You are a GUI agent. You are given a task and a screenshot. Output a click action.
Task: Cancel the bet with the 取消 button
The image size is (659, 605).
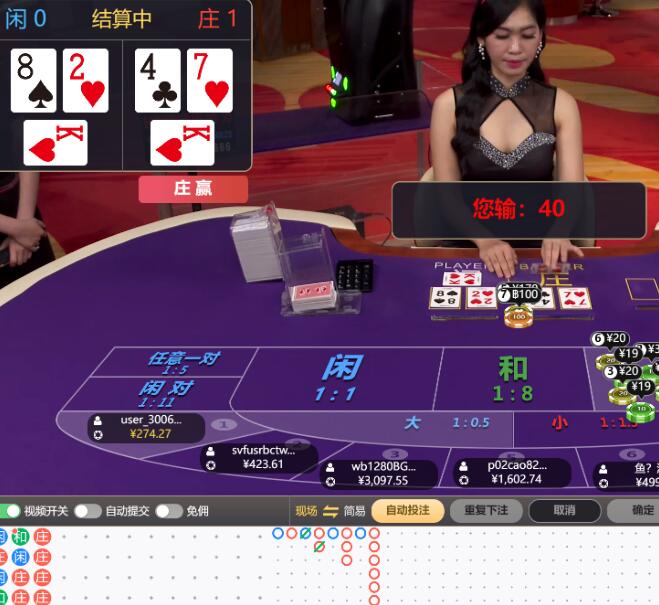tap(565, 510)
